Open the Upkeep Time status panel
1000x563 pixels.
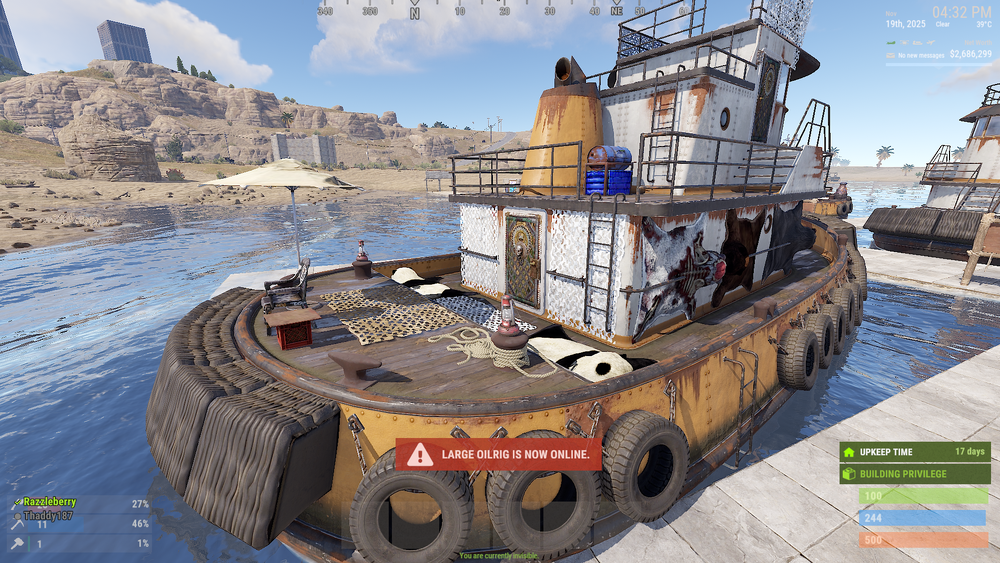[915, 451]
